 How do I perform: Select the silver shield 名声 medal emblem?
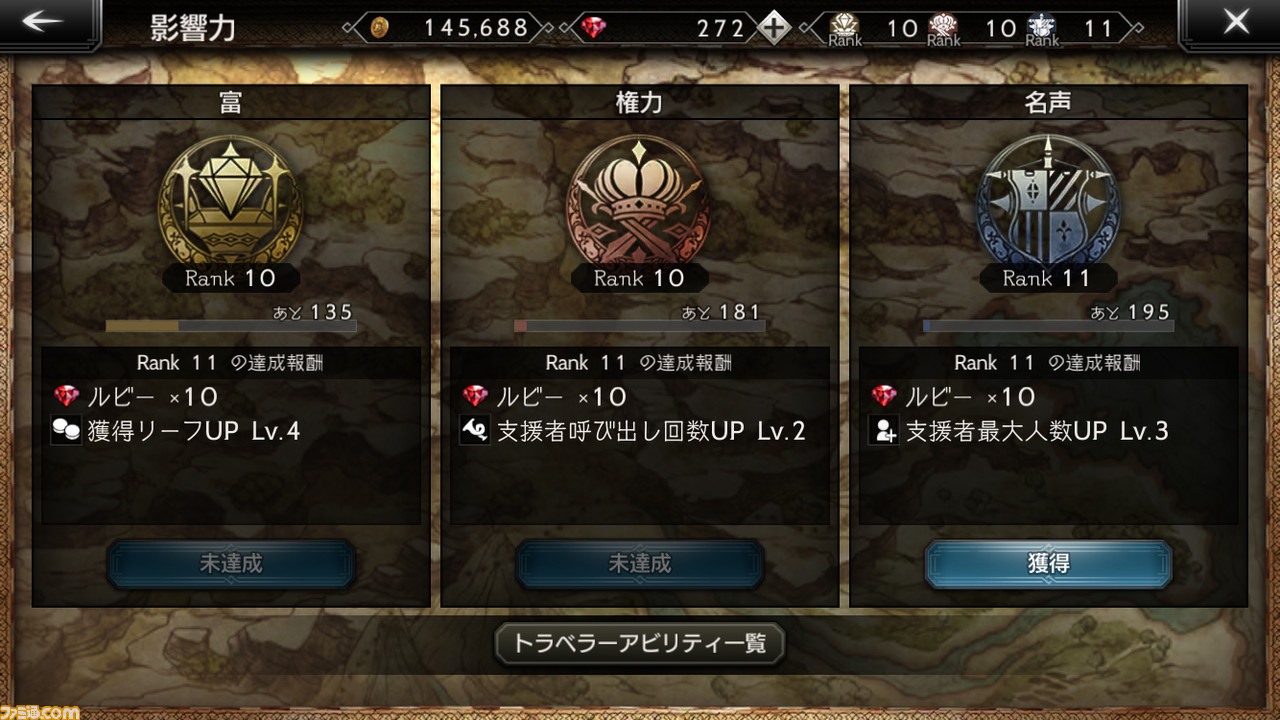[1047, 200]
